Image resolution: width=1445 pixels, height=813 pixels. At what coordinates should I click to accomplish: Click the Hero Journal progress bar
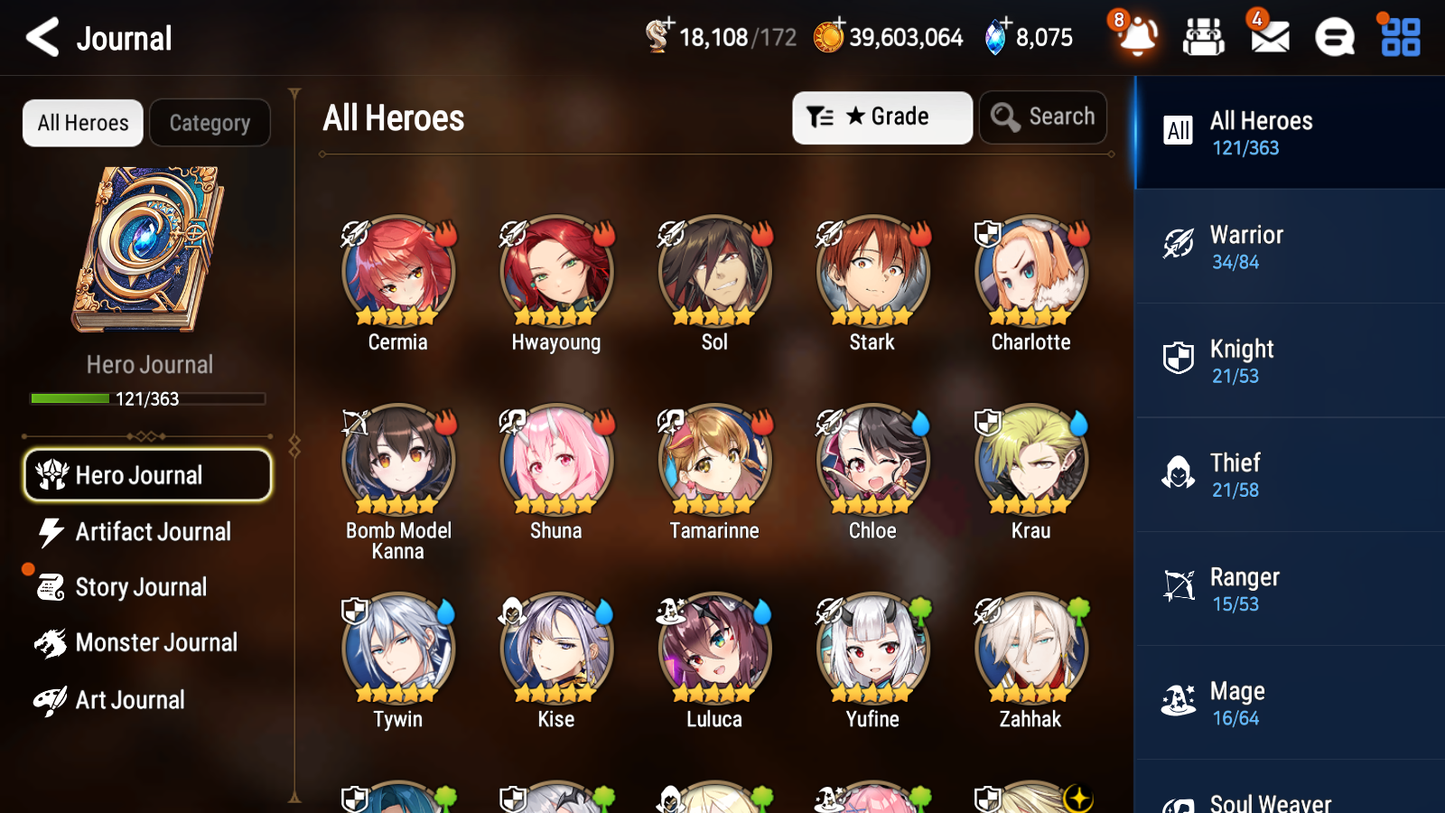[147, 398]
